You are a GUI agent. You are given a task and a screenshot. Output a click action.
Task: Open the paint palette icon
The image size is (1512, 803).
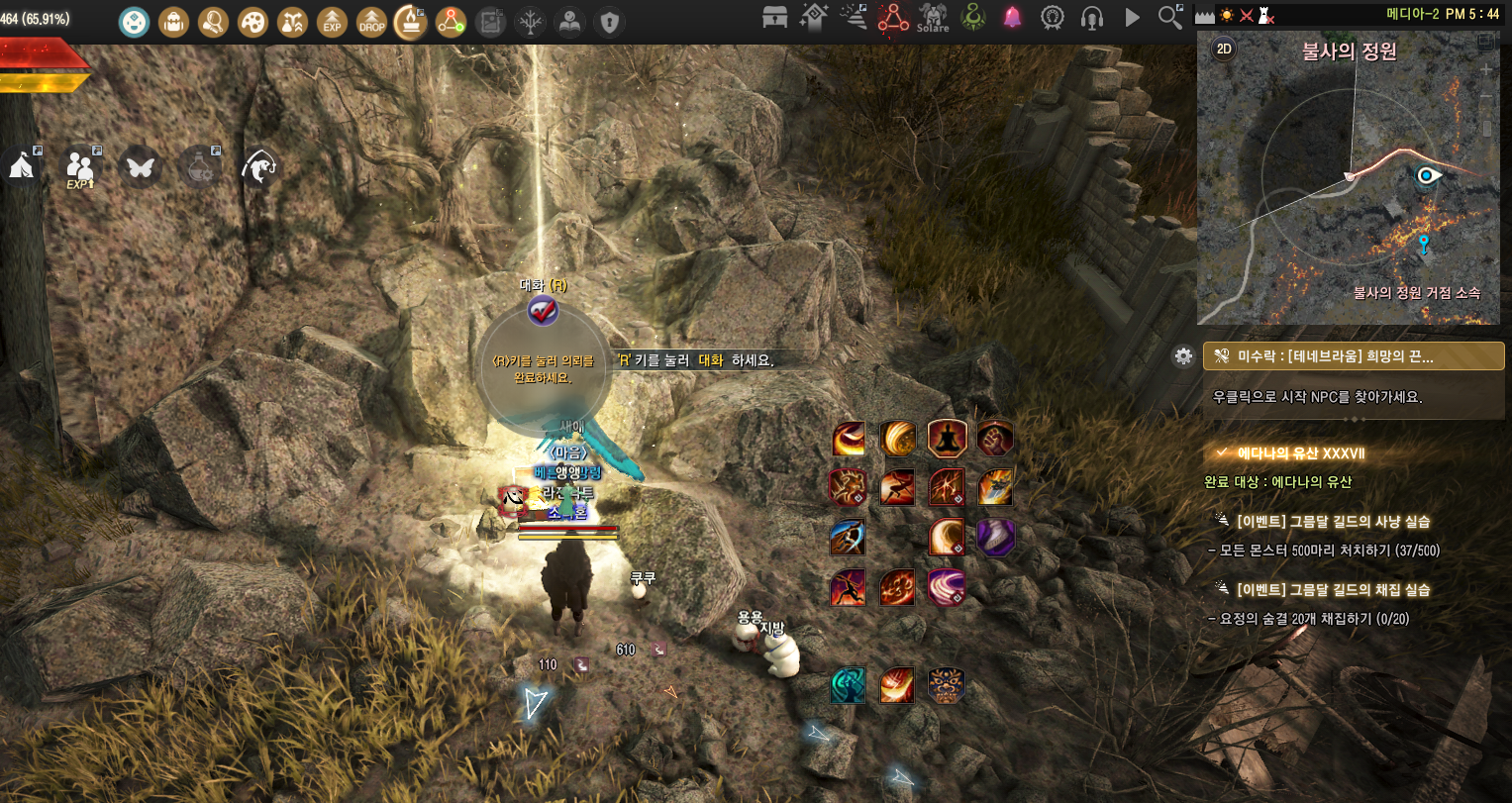point(253,21)
